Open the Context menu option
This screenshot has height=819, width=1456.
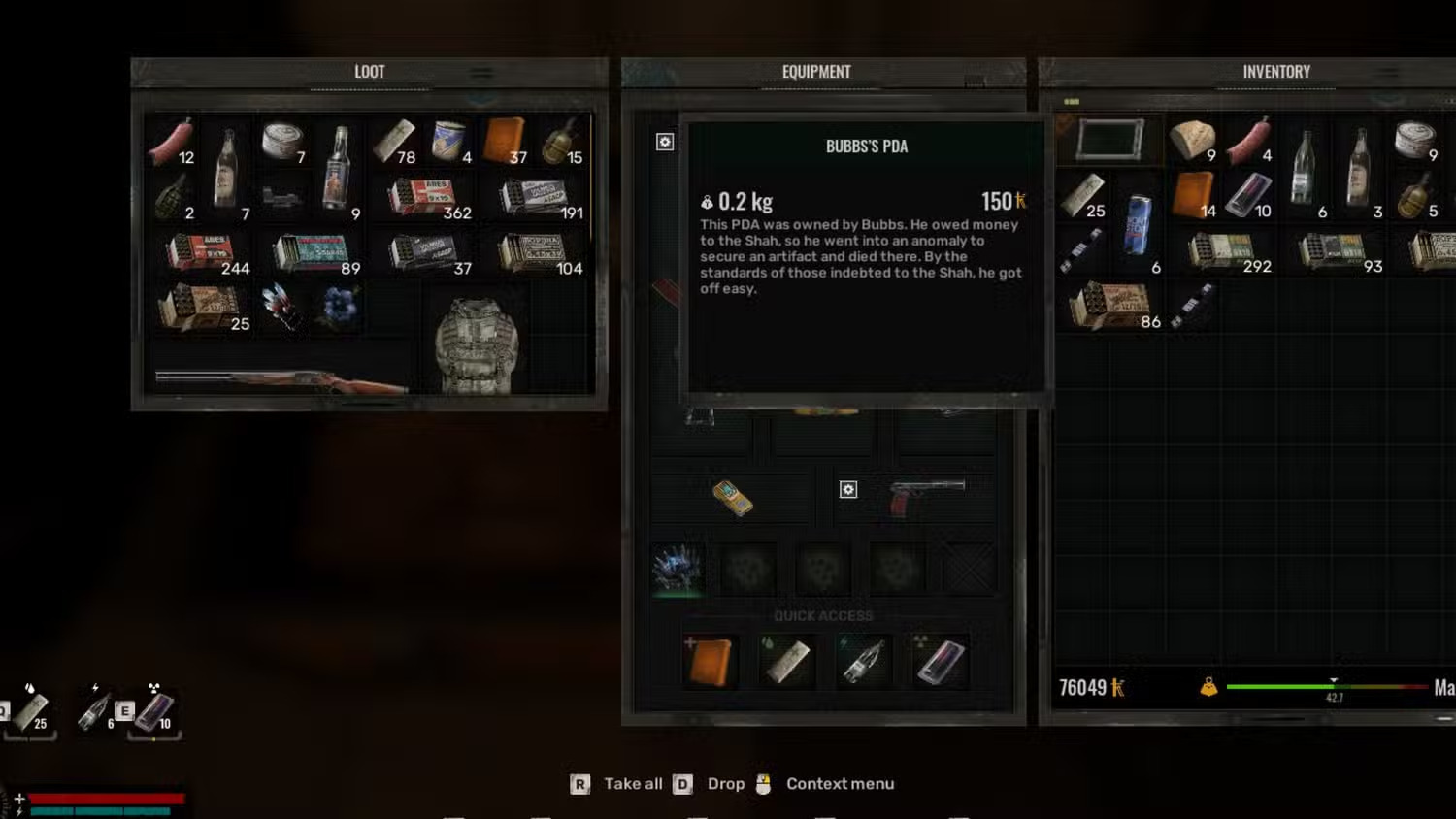coord(841,783)
